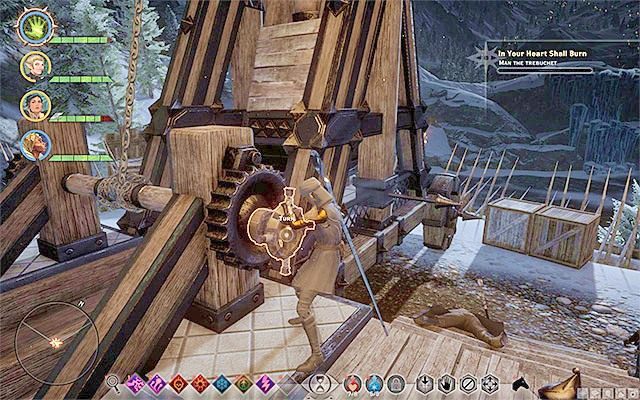Select the glowing green hand portrait
The height and width of the screenshot is (400, 640).
point(32,27)
